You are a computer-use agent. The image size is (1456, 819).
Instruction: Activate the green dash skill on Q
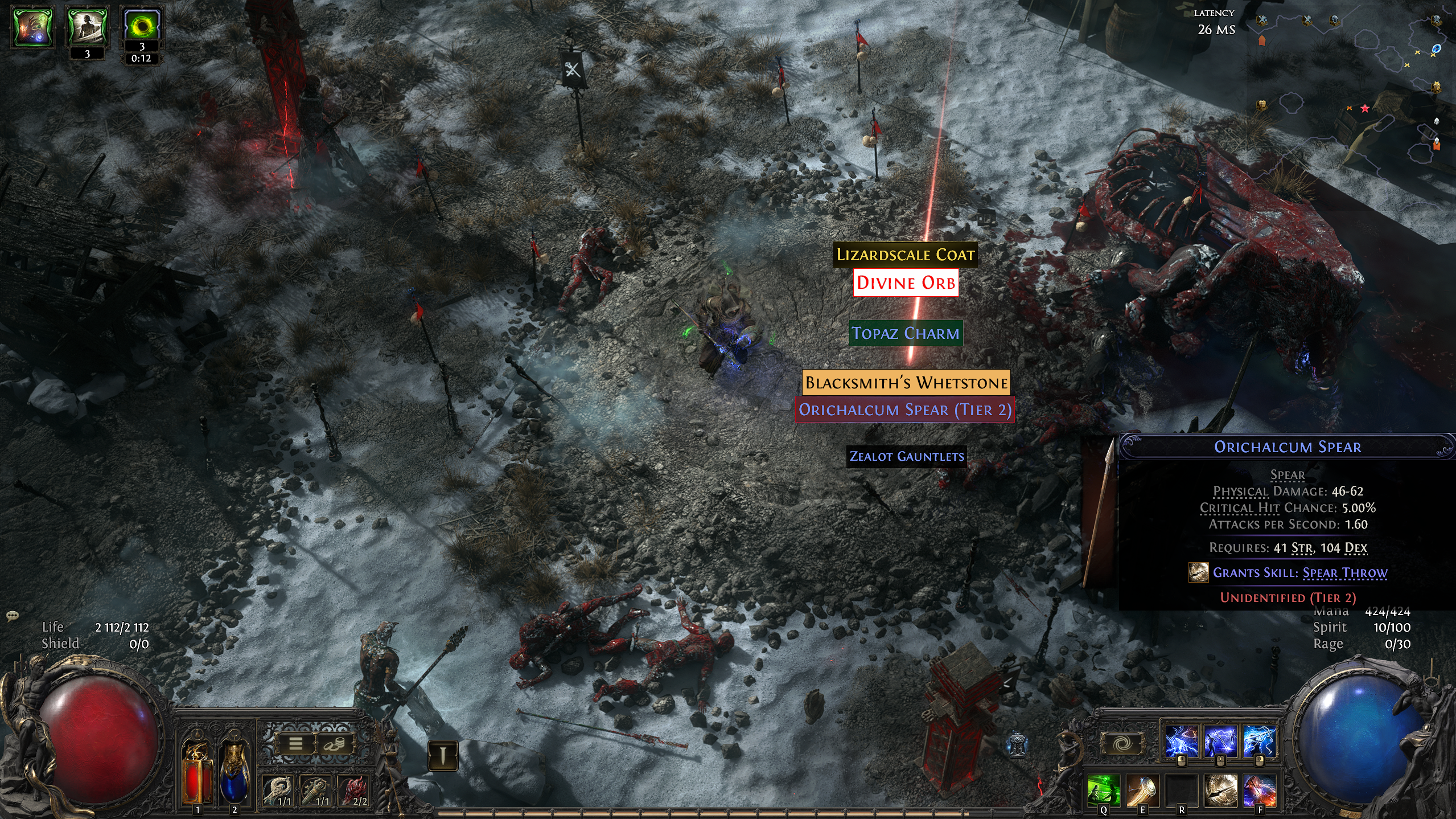[1103, 790]
